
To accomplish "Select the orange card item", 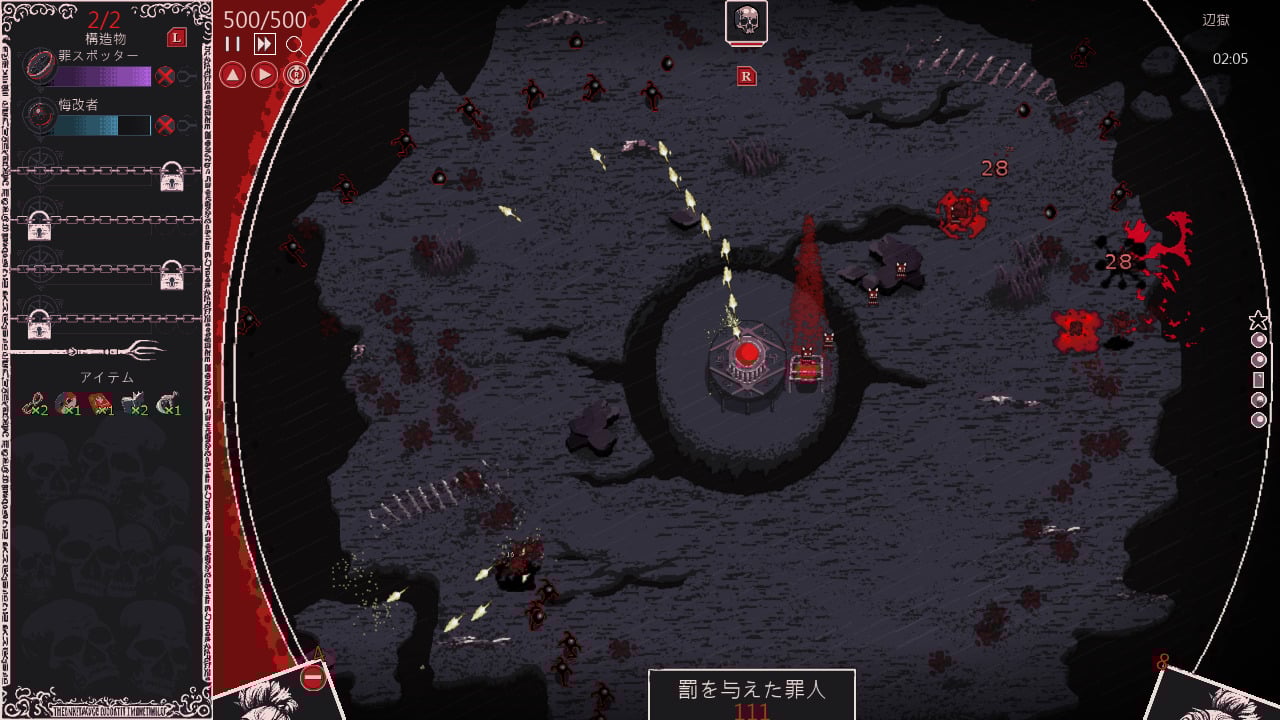I will pos(101,403).
